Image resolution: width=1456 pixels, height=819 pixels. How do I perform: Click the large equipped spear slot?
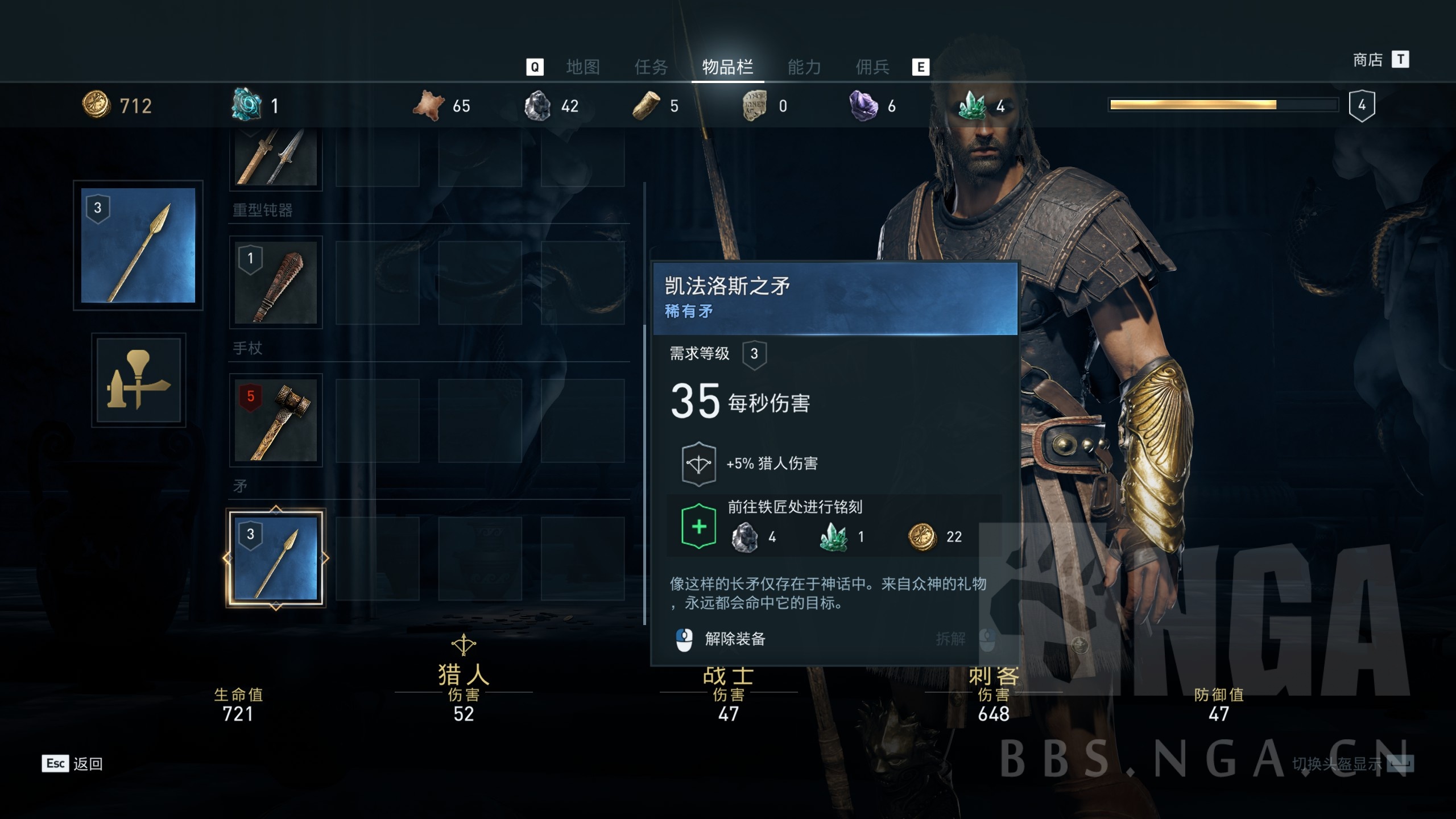coord(138,245)
